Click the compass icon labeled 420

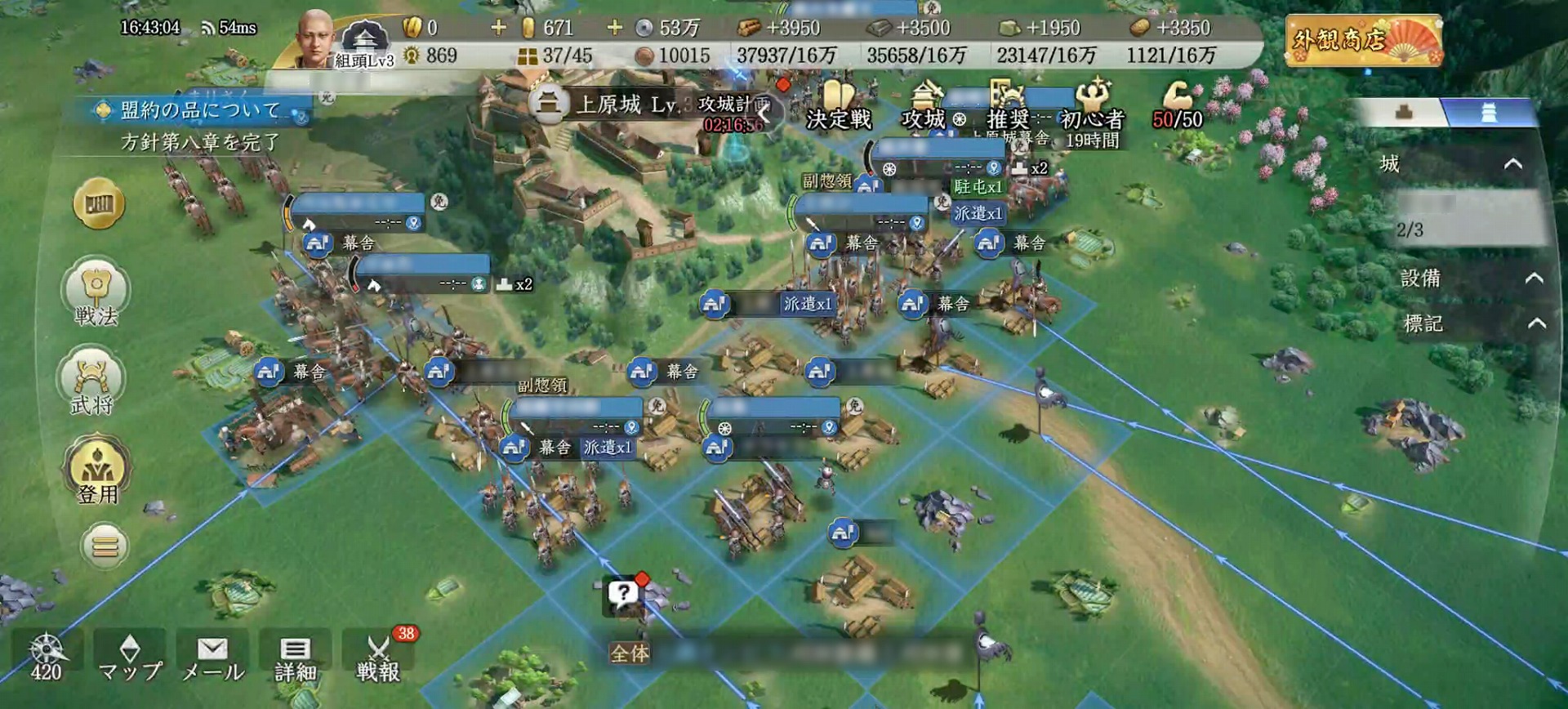click(46, 658)
